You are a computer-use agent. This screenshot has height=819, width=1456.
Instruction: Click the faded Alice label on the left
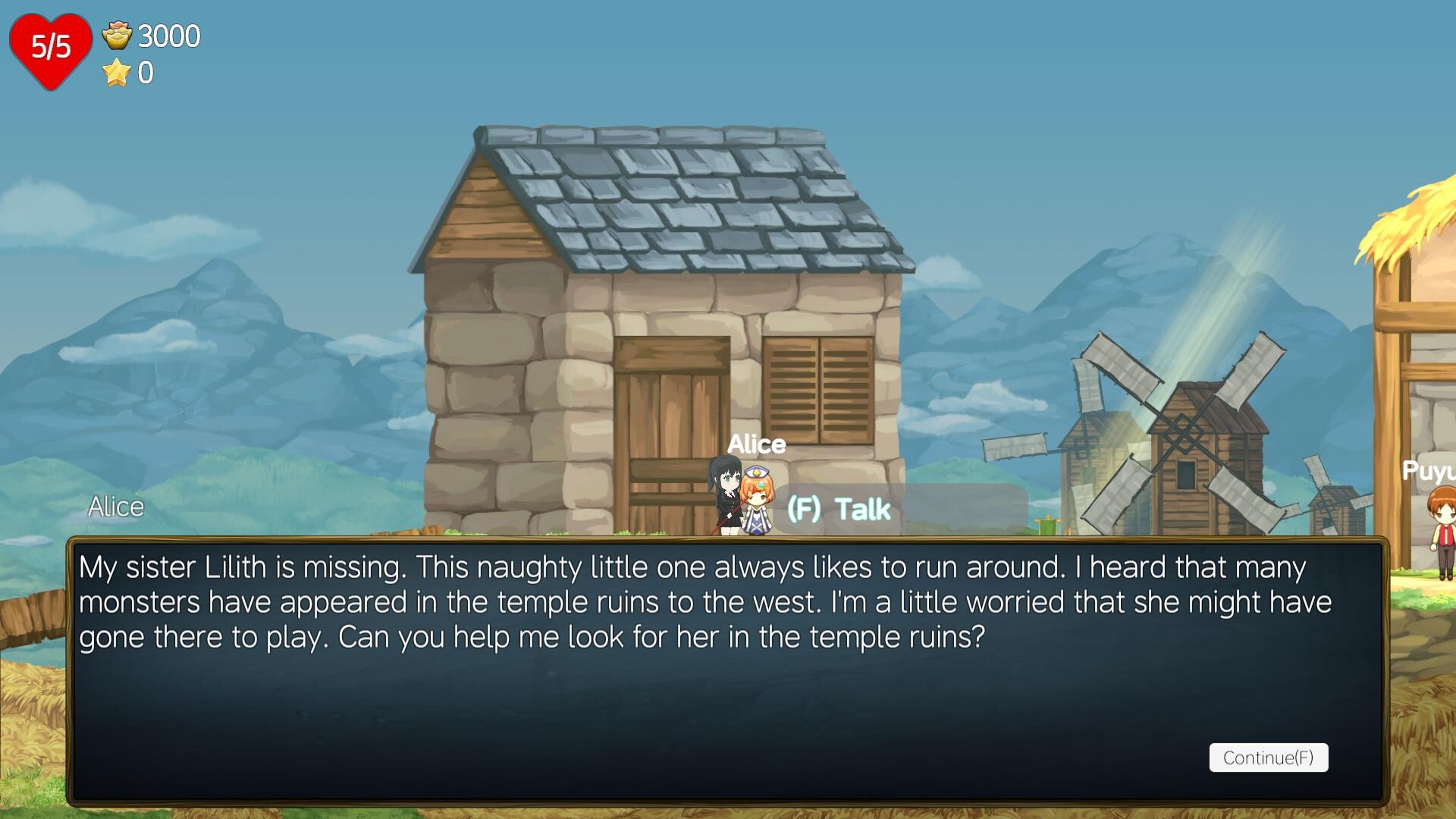pyautogui.click(x=116, y=507)
